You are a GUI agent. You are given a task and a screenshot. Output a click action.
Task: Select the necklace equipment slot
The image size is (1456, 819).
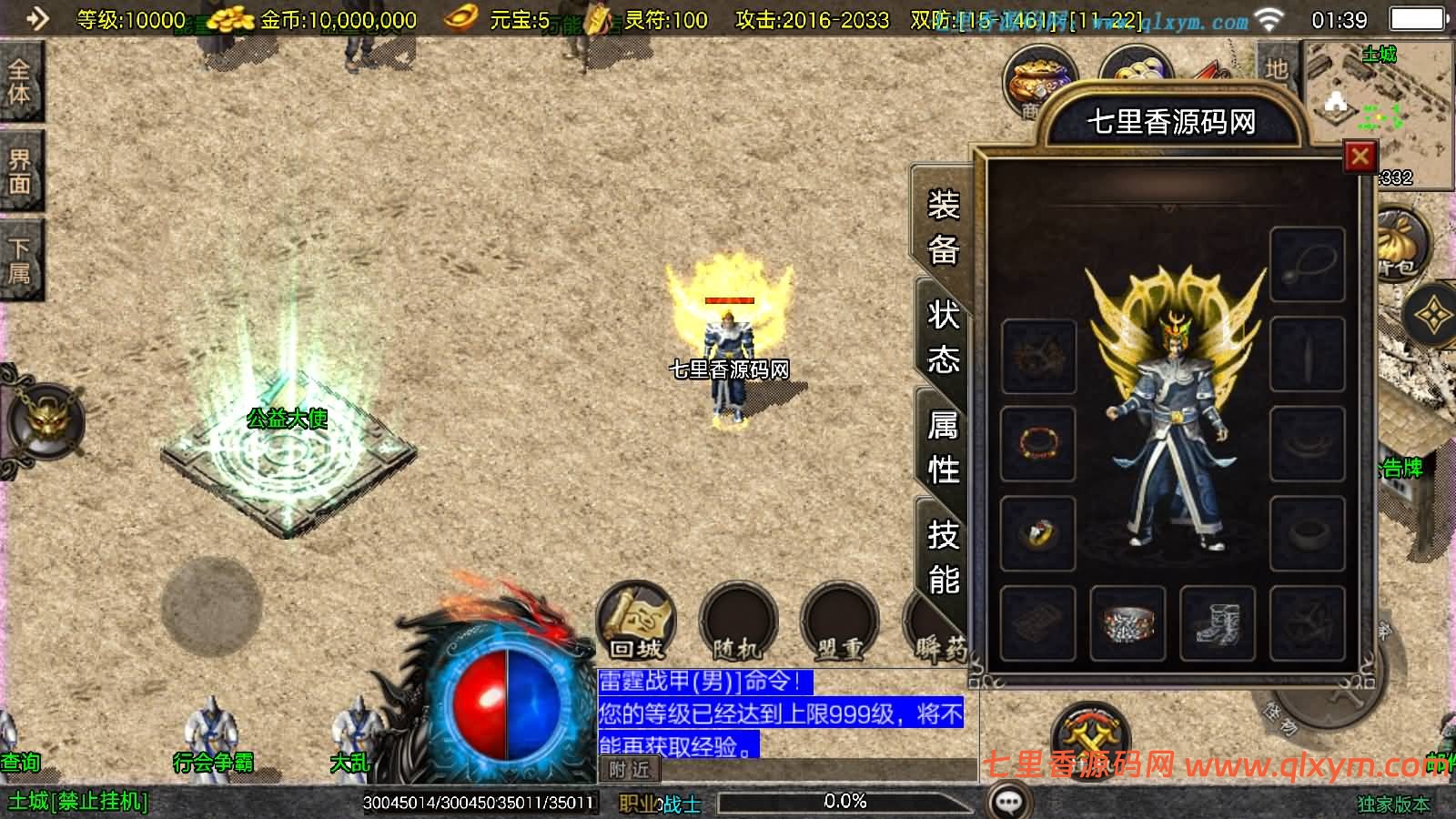1307,265
